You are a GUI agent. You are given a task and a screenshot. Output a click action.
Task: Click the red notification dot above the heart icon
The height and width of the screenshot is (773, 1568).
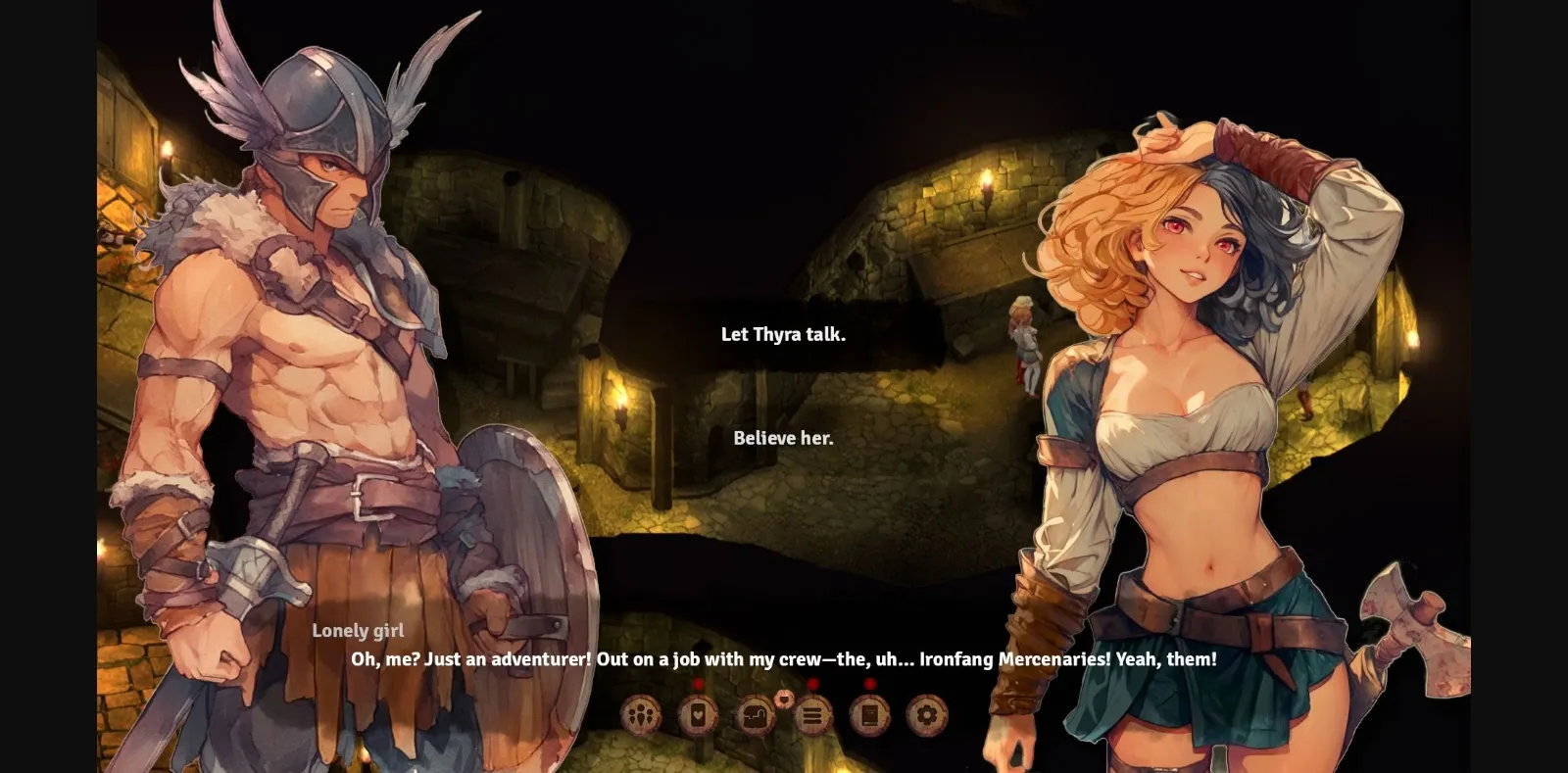tap(698, 683)
